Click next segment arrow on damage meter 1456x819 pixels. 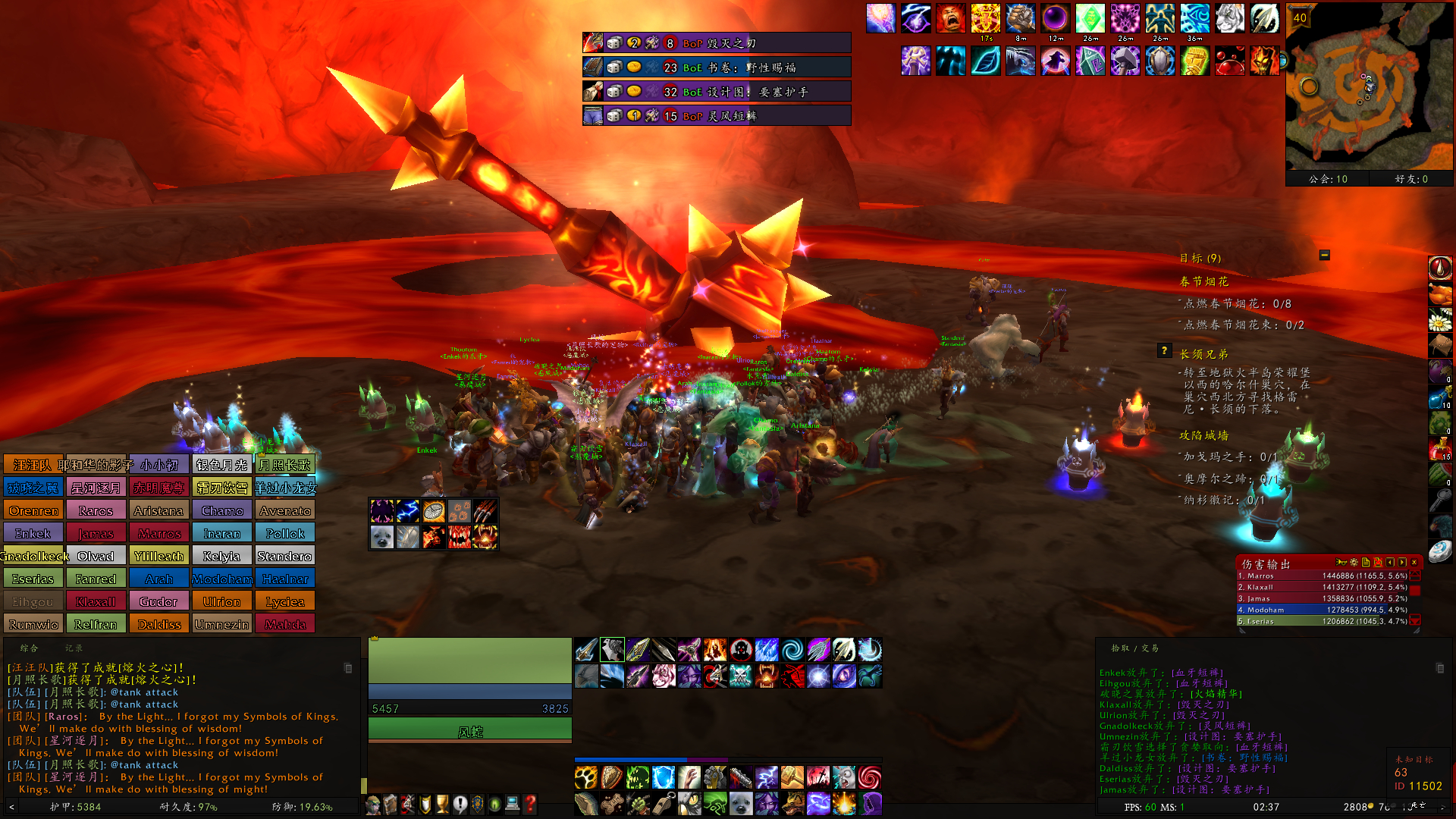[x=1401, y=563]
